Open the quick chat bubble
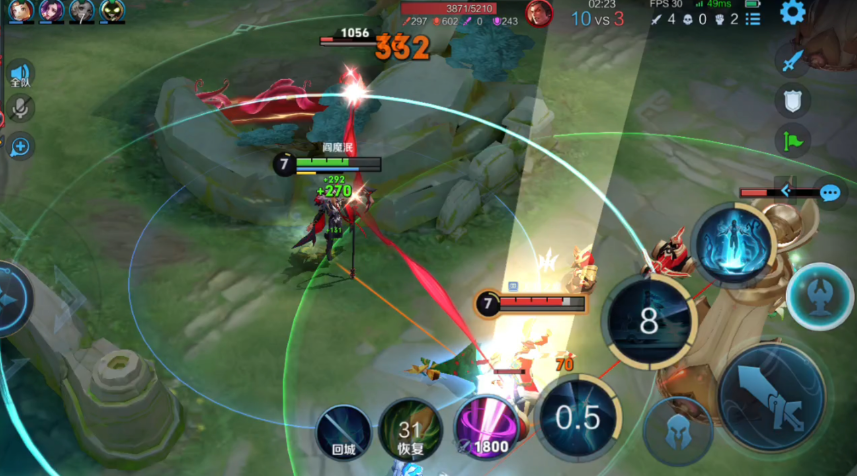 [x=829, y=193]
